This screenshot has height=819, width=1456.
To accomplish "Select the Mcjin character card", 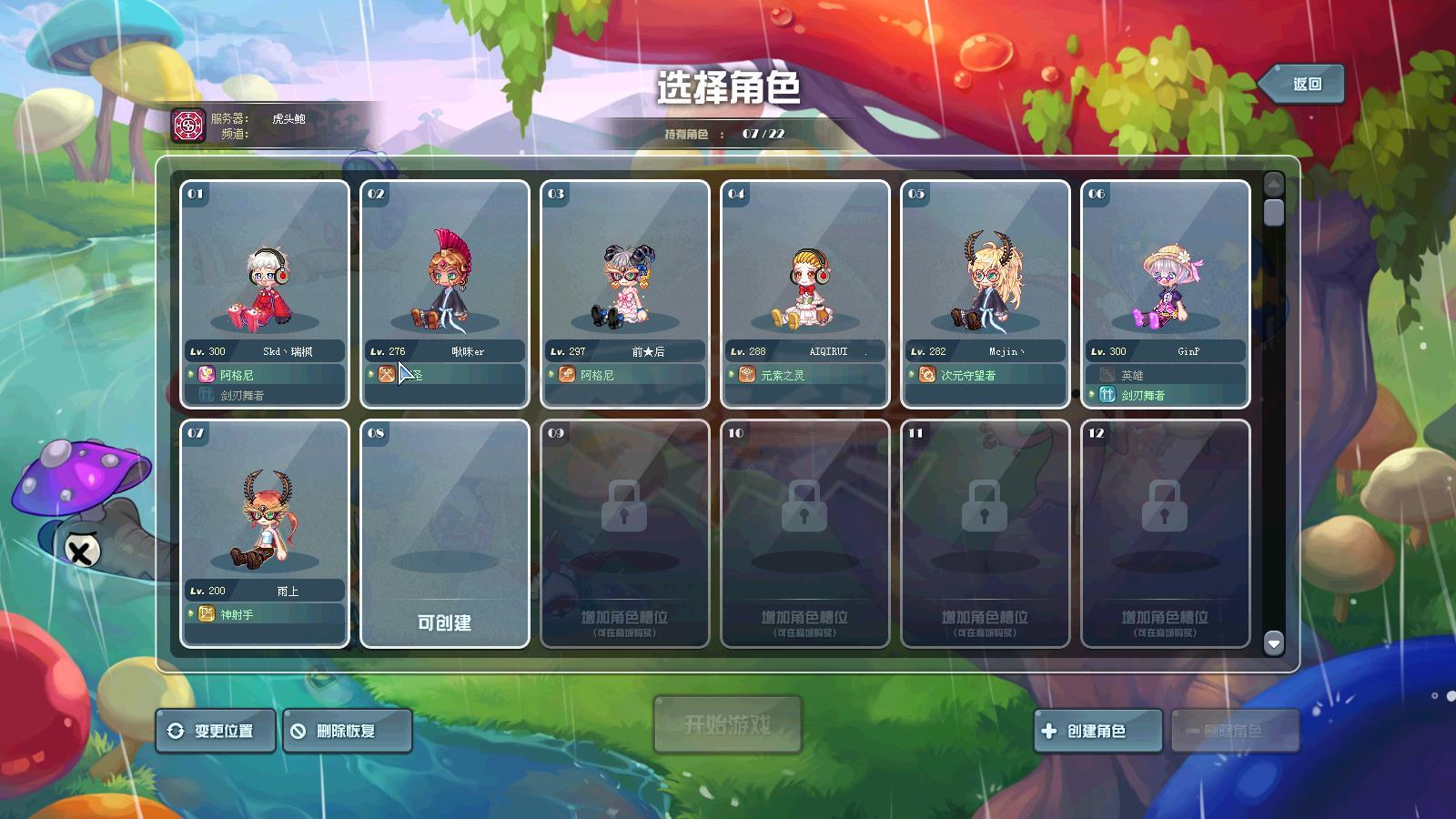I will tap(986, 293).
